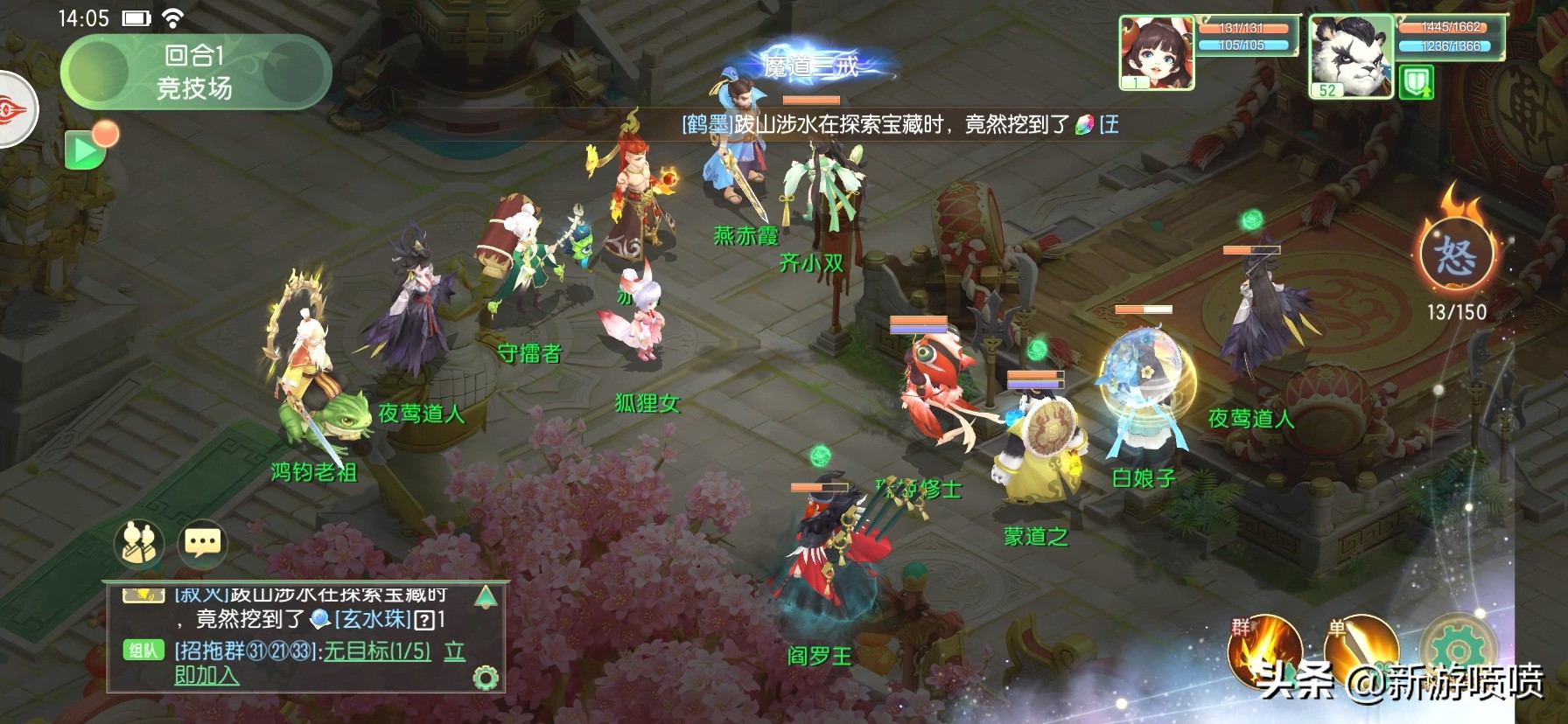1568x724 pixels.
Task: Open the red eye emblem at left edge
Action: tap(16, 111)
